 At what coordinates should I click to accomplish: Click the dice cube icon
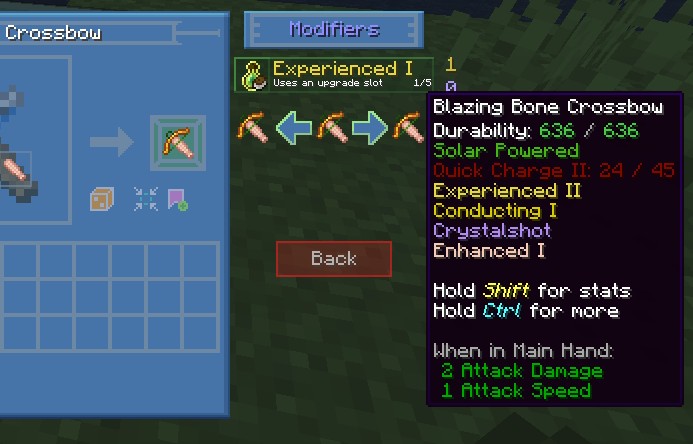click(103, 198)
